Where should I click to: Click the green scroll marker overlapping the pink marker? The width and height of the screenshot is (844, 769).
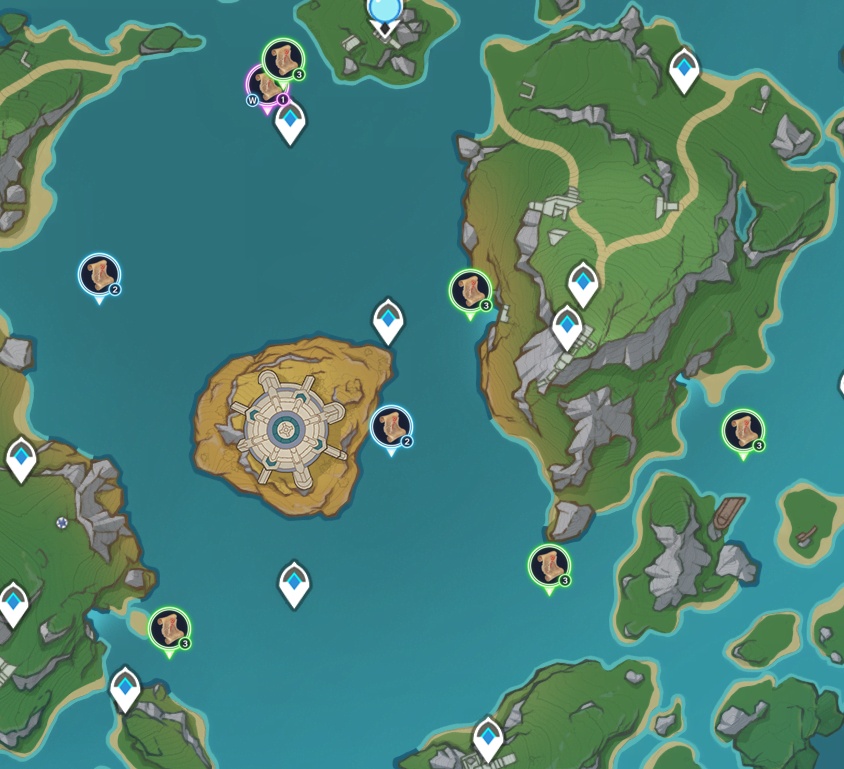pyautogui.click(x=283, y=59)
